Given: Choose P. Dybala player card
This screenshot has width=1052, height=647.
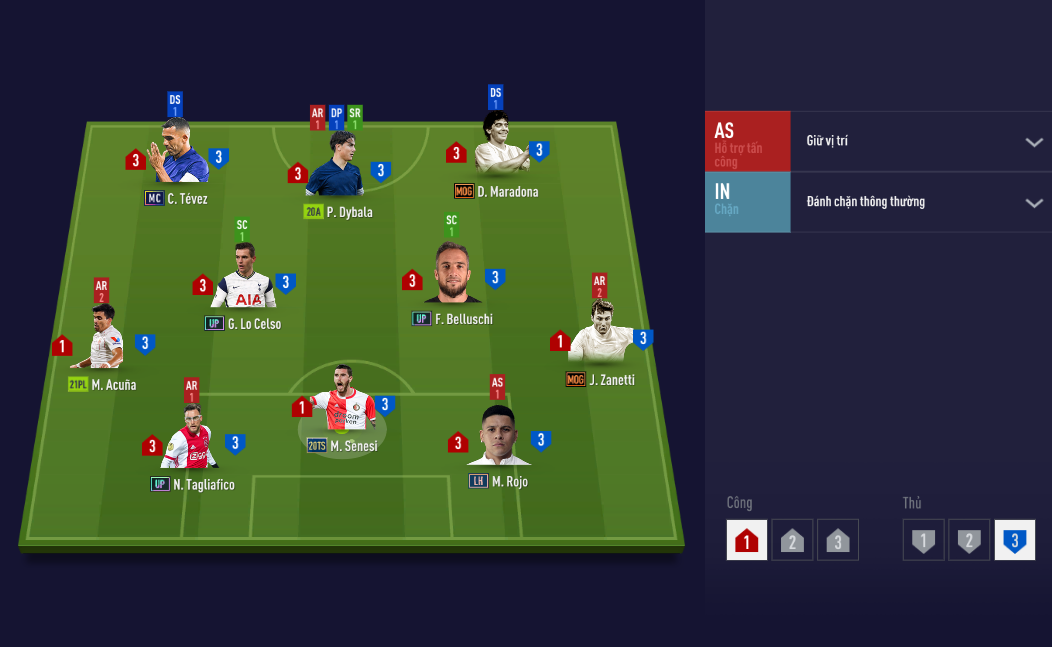Looking at the screenshot, I should point(335,168).
